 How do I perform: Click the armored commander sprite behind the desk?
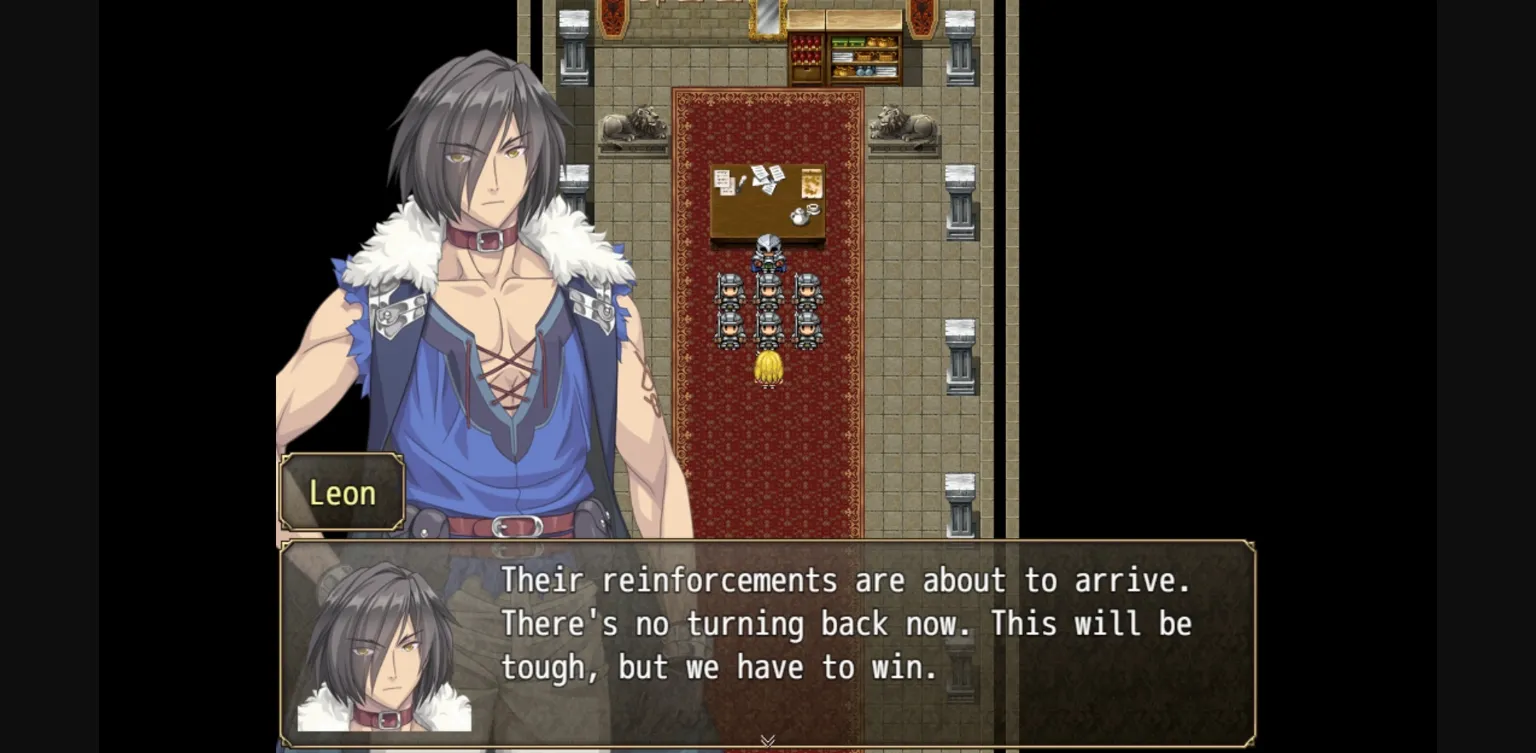tap(768, 255)
